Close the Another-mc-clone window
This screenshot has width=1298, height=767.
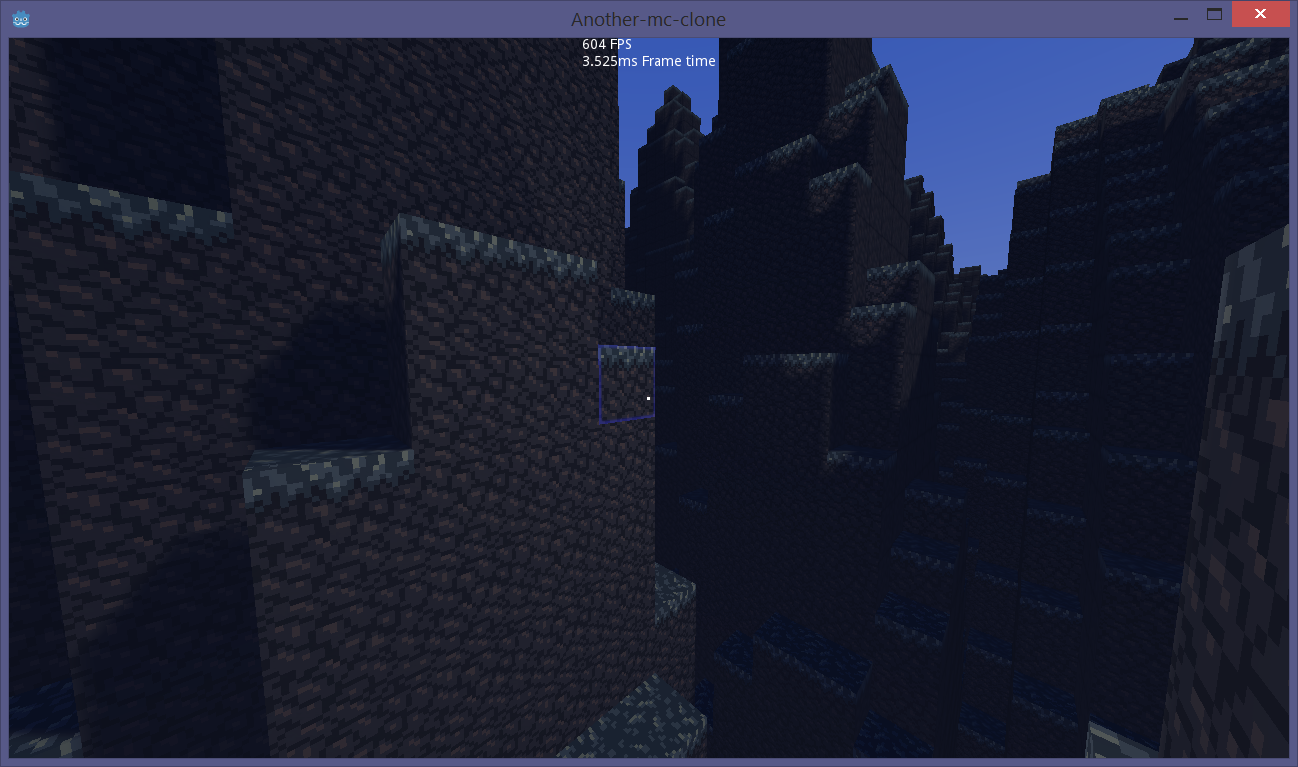pos(1260,14)
